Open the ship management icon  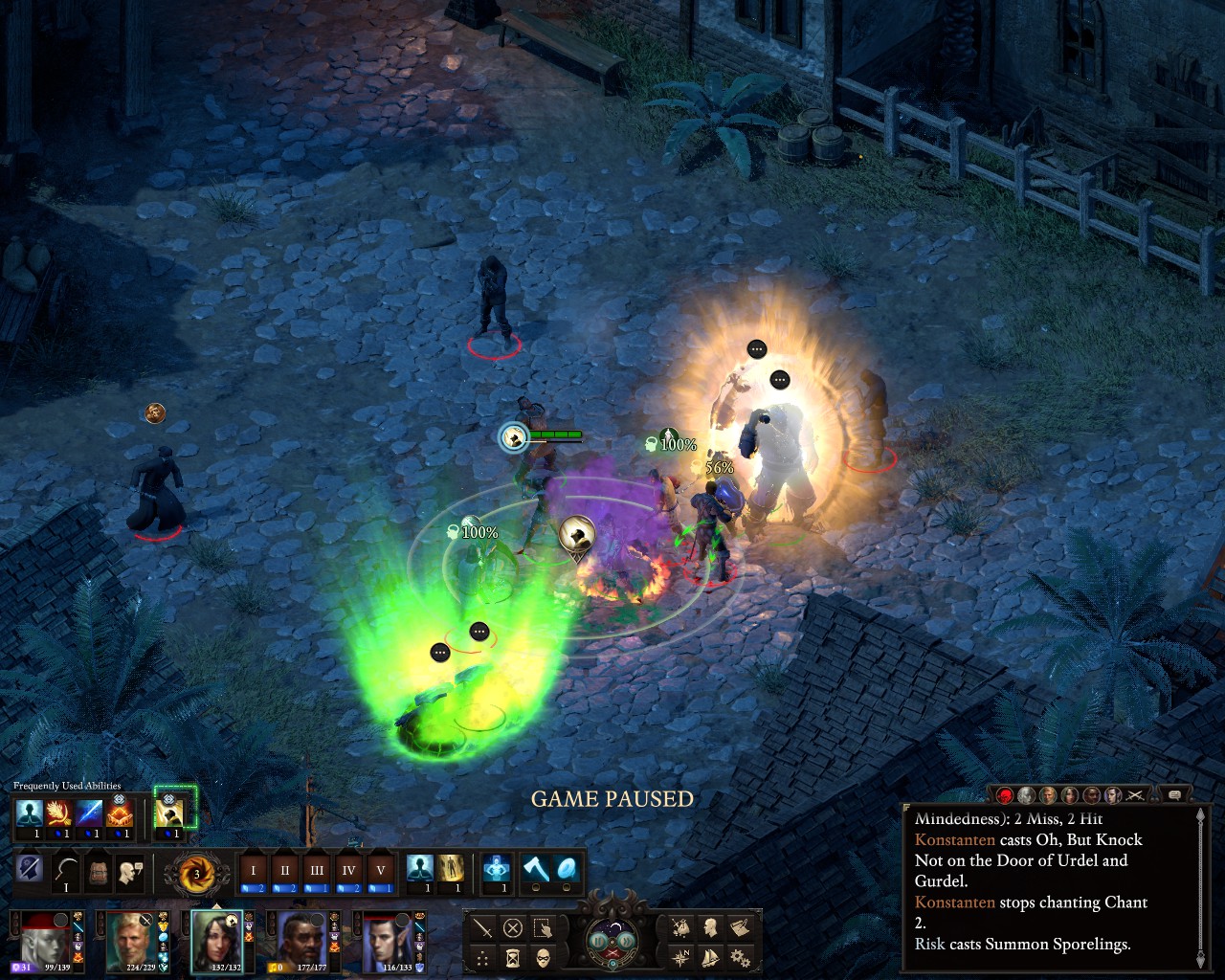point(710,956)
